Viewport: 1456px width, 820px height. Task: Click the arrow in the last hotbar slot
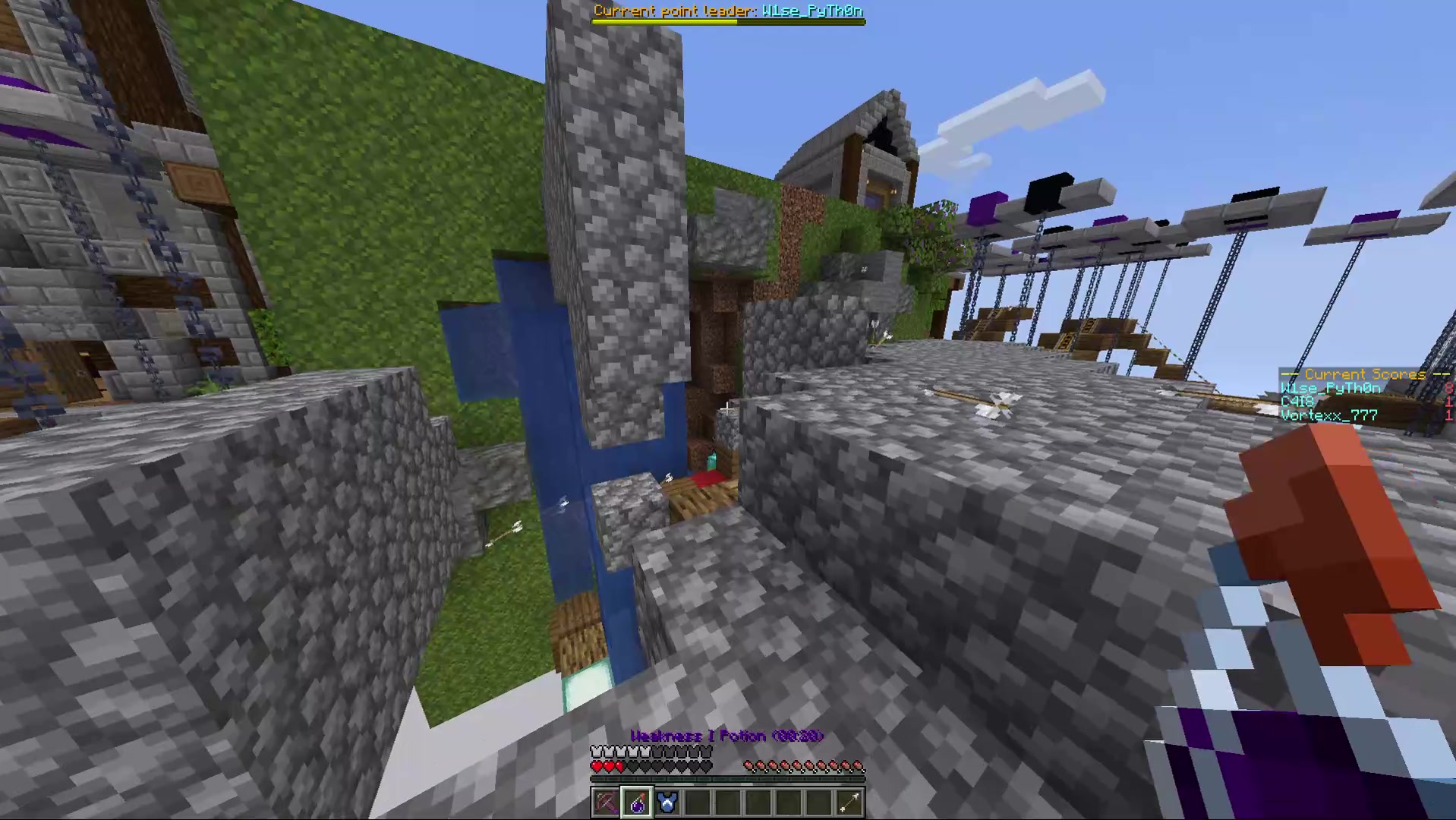tap(849, 803)
